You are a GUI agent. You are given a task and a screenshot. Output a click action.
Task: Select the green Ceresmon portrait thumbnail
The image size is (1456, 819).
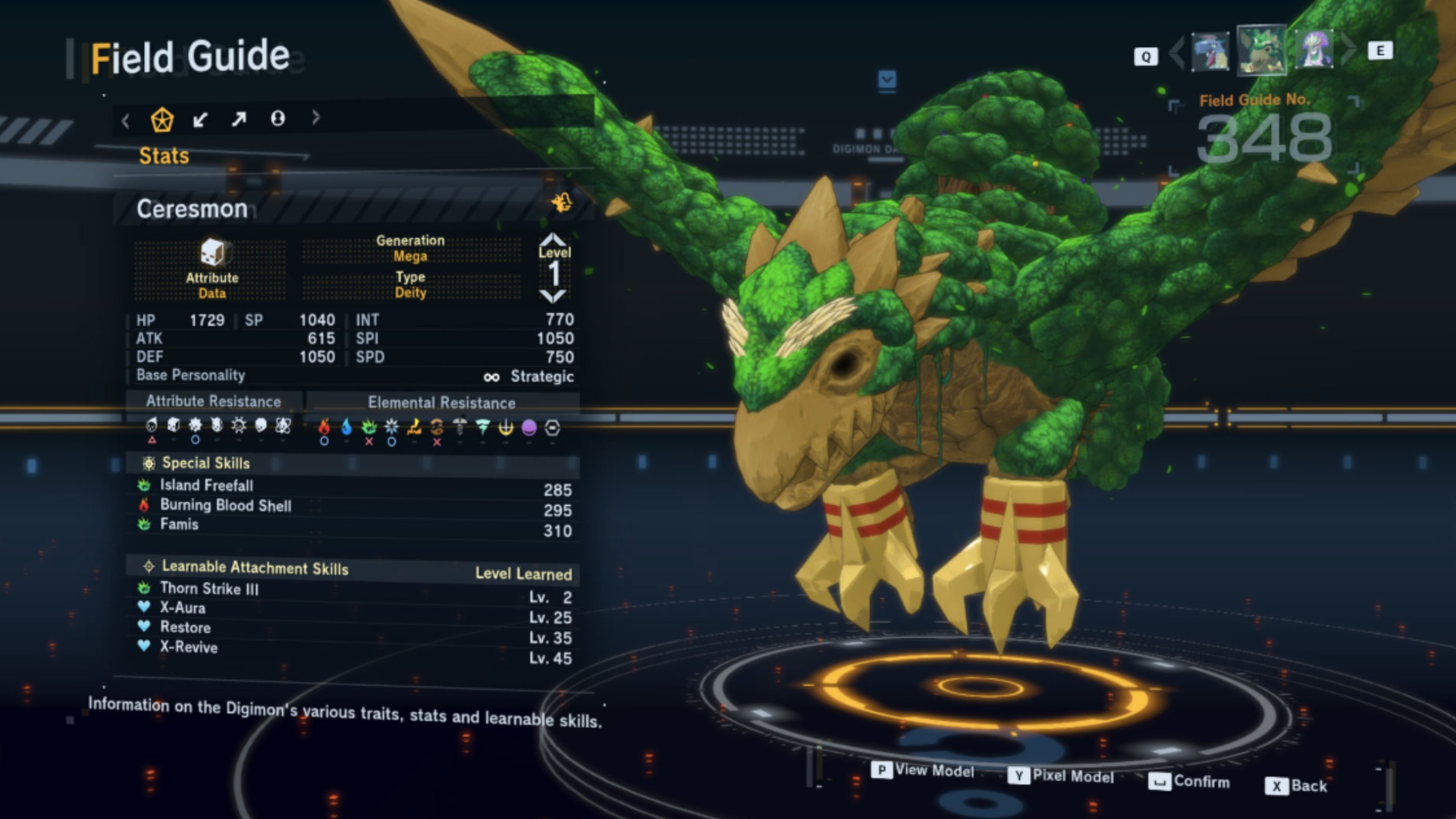click(1261, 51)
